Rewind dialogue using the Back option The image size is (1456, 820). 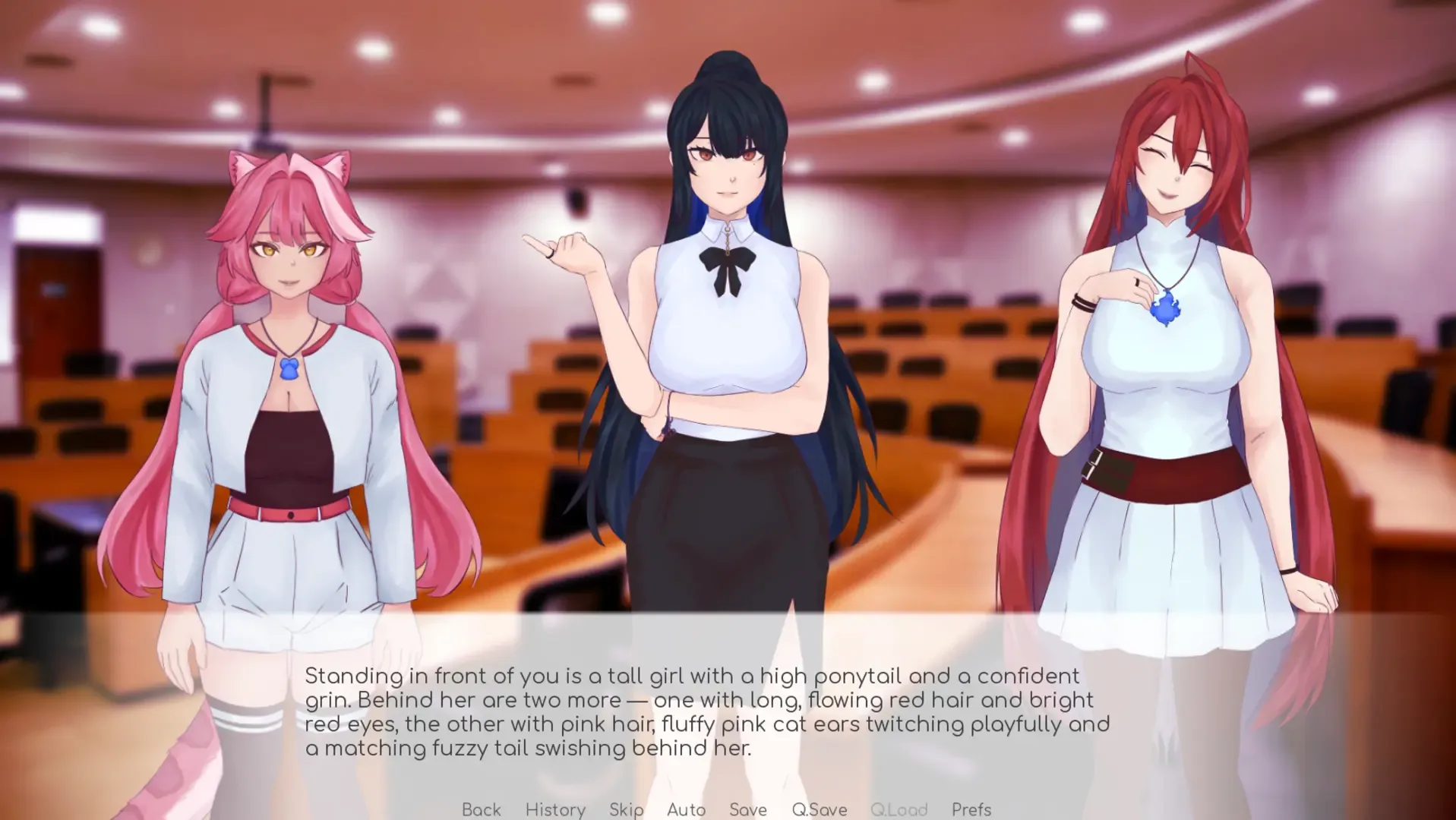coord(481,809)
